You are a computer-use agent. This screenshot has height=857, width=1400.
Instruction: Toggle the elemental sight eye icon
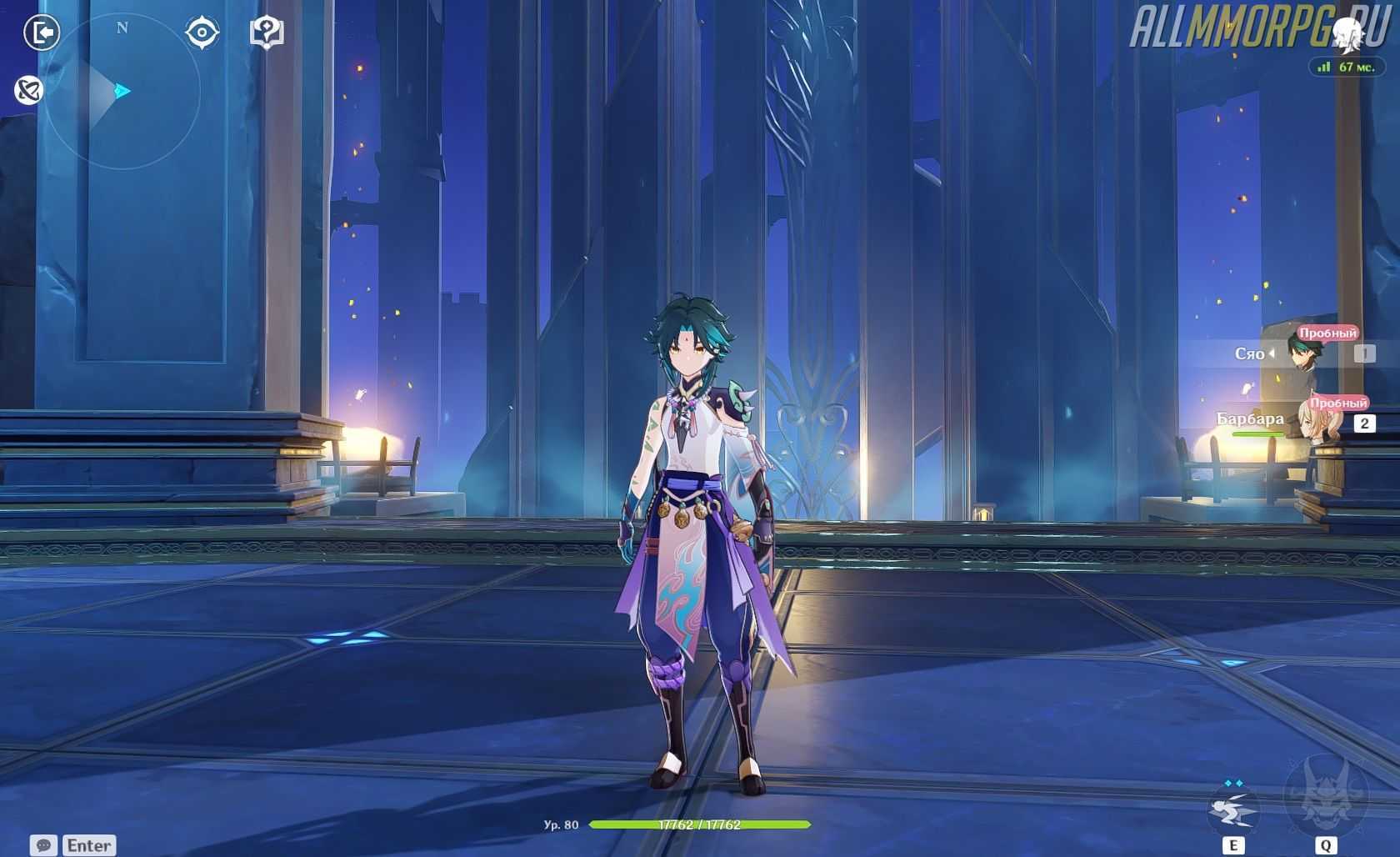click(202, 33)
